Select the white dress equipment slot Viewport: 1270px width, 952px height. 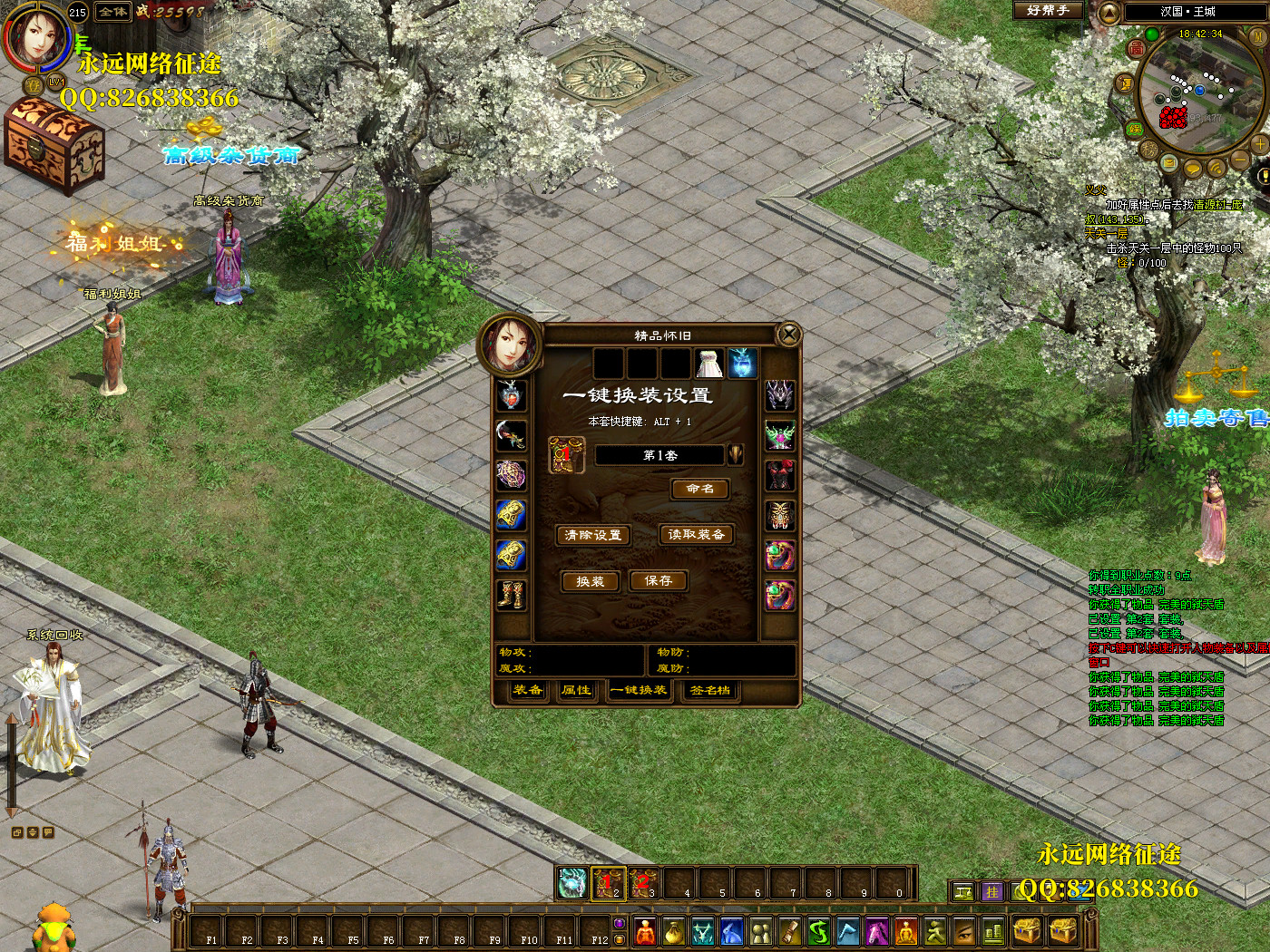tap(708, 364)
